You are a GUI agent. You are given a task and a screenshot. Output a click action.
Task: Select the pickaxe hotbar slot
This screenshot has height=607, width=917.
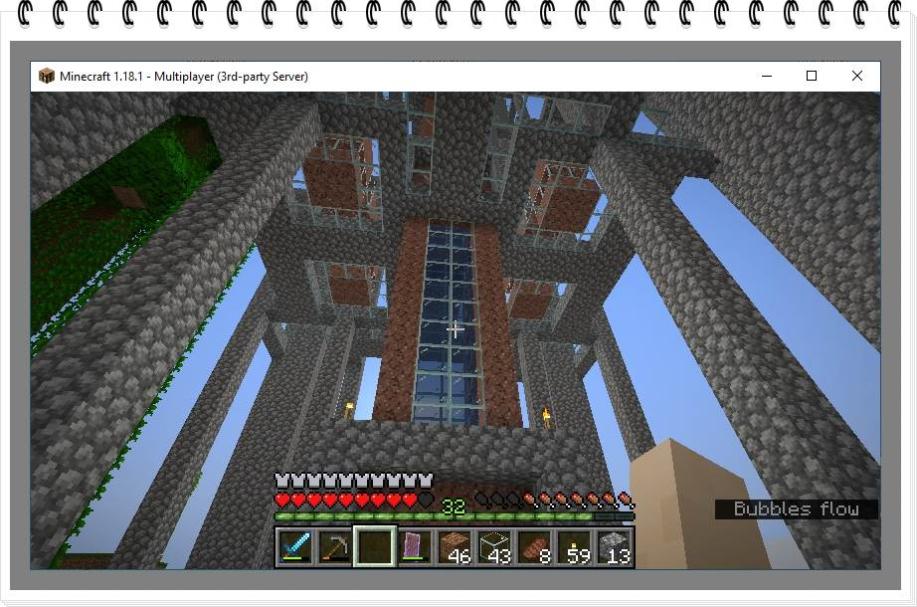coord(335,547)
